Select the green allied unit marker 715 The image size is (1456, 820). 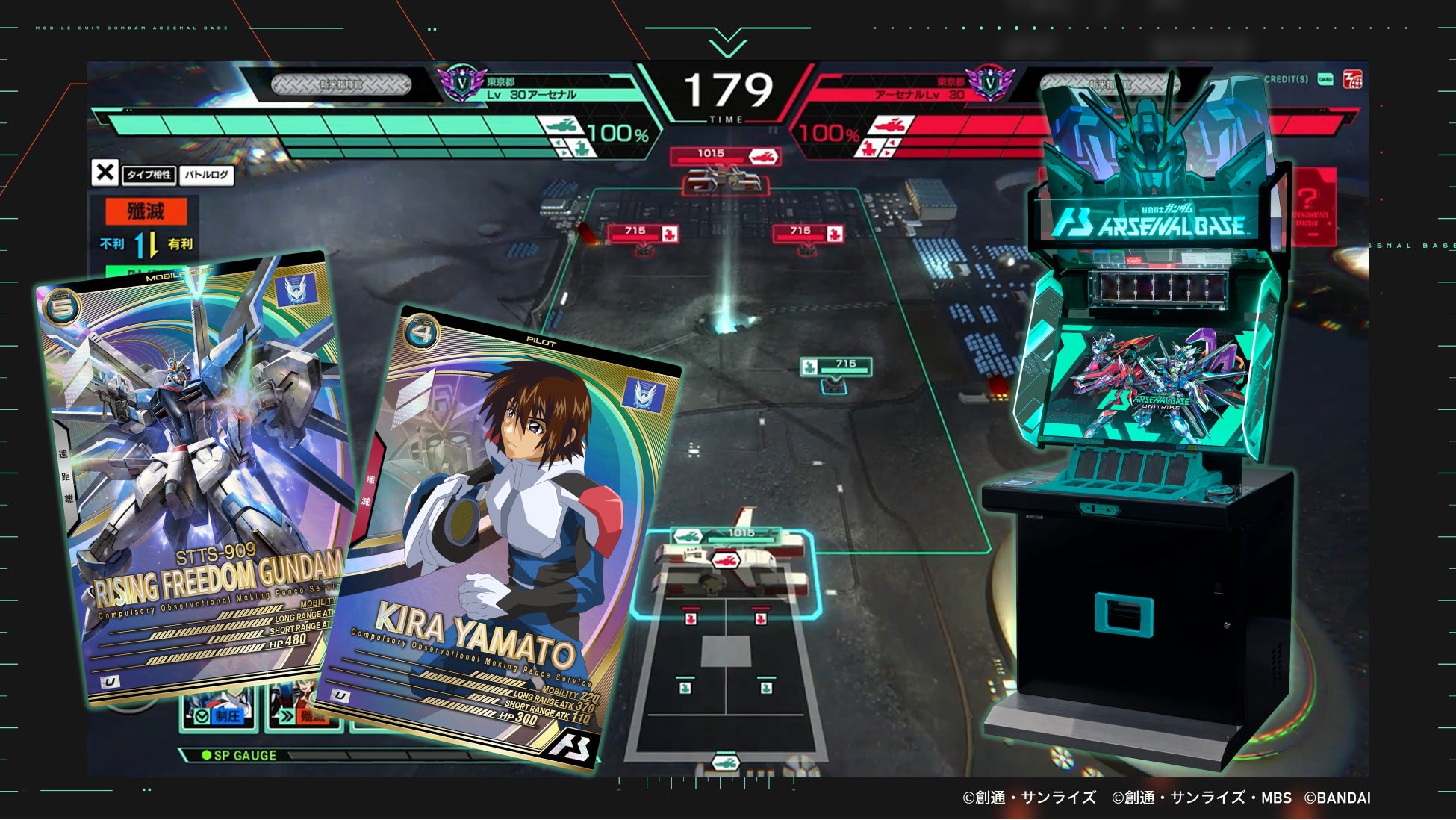coord(836,367)
